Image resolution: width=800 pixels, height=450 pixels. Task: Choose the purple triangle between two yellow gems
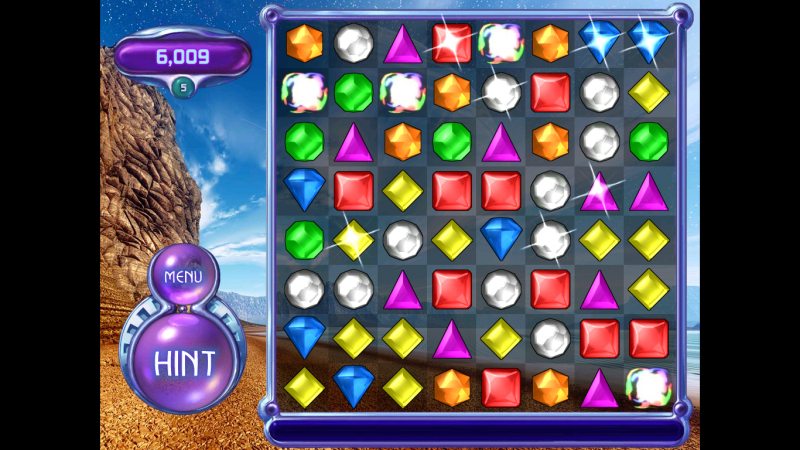click(x=451, y=338)
